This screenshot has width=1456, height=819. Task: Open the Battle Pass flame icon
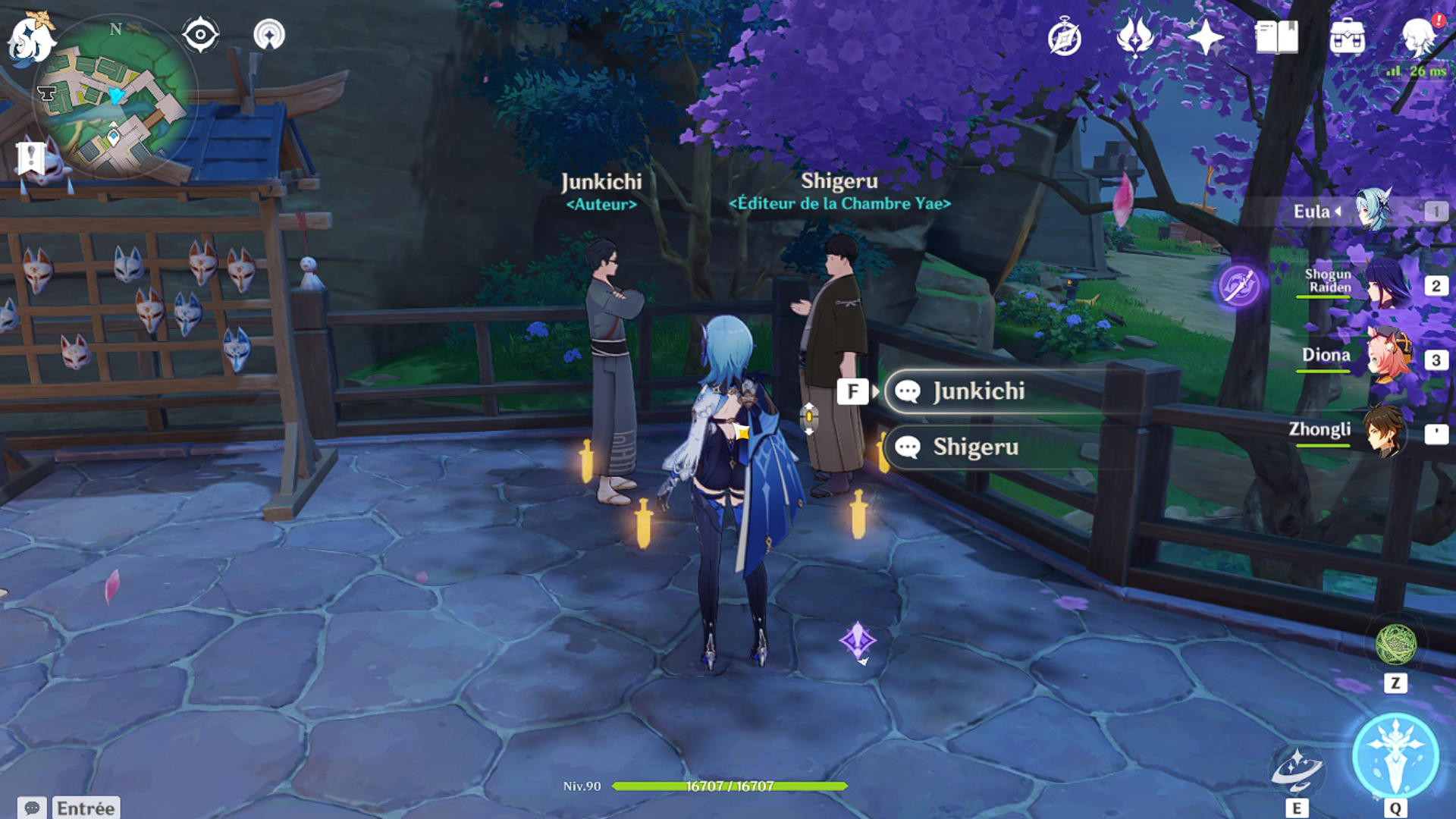tap(1134, 36)
